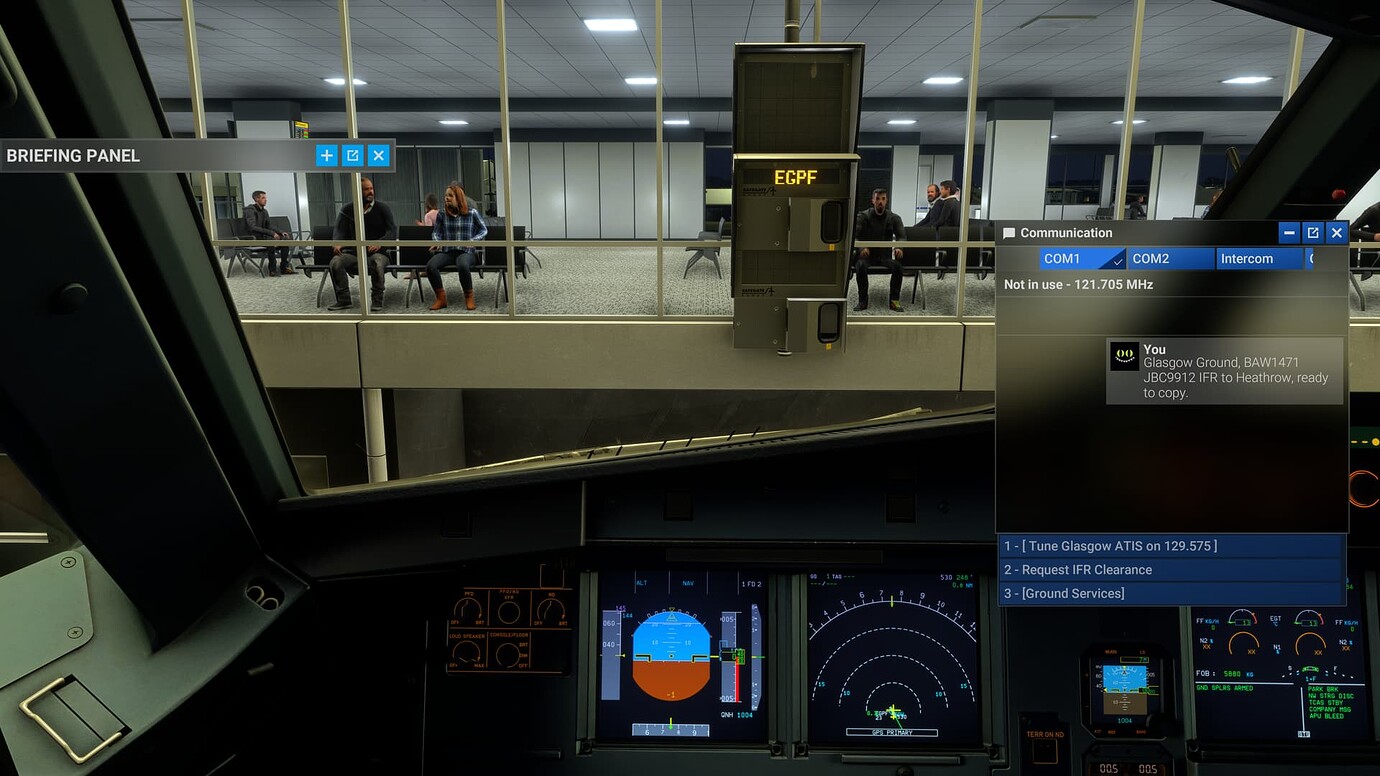
Task: Expand the Ground Services options in the ATC menu
Action: (x=1170, y=593)
